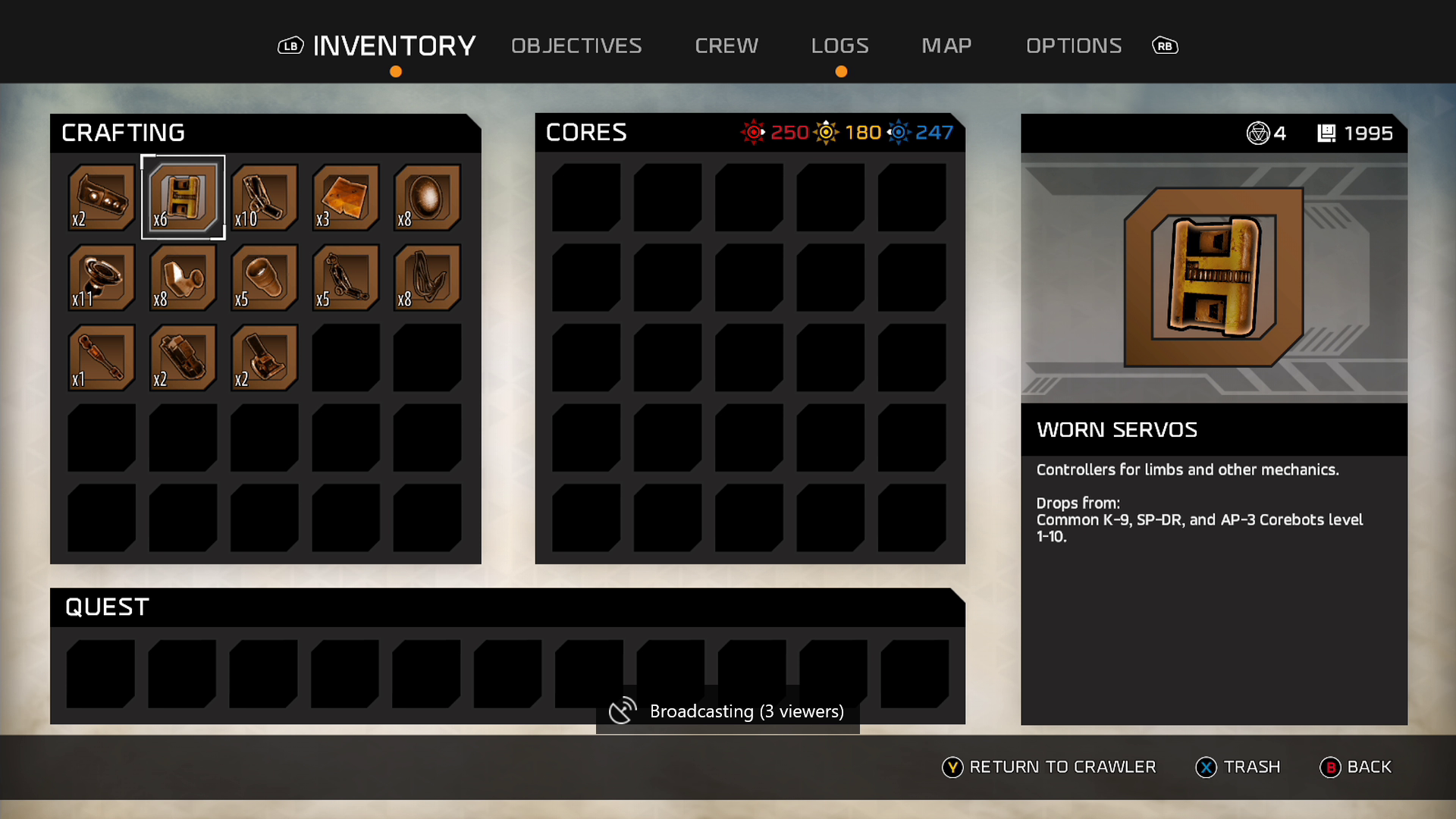Choose the orange metal plate item
The height and width of the screenshot is (819, 1456).
coord(346,197)
